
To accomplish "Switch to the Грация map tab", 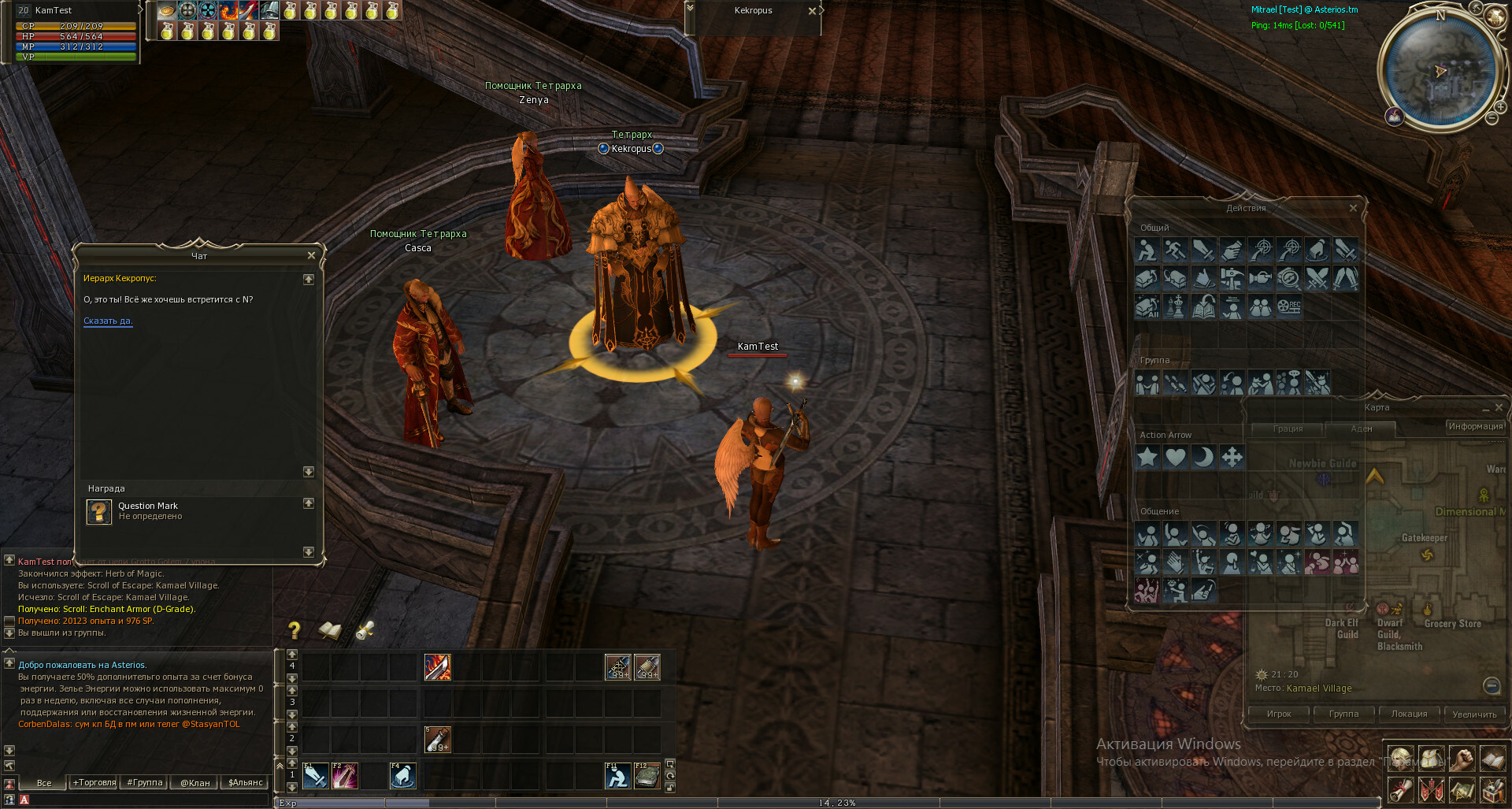I will tap(1288, 429).
